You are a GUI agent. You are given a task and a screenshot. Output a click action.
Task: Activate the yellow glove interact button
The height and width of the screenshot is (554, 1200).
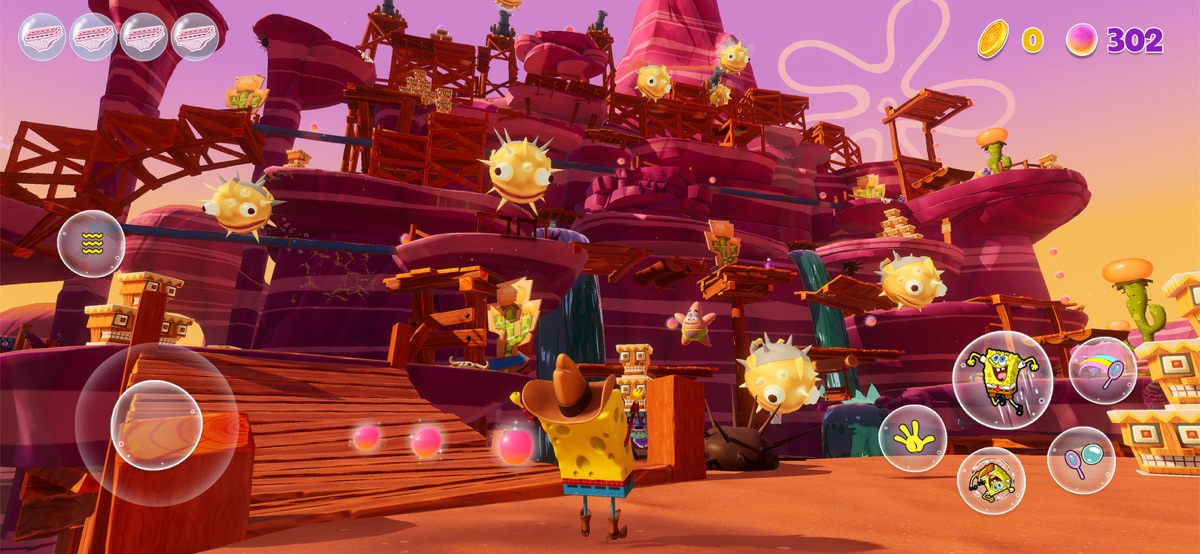click(x=912, y=439)
